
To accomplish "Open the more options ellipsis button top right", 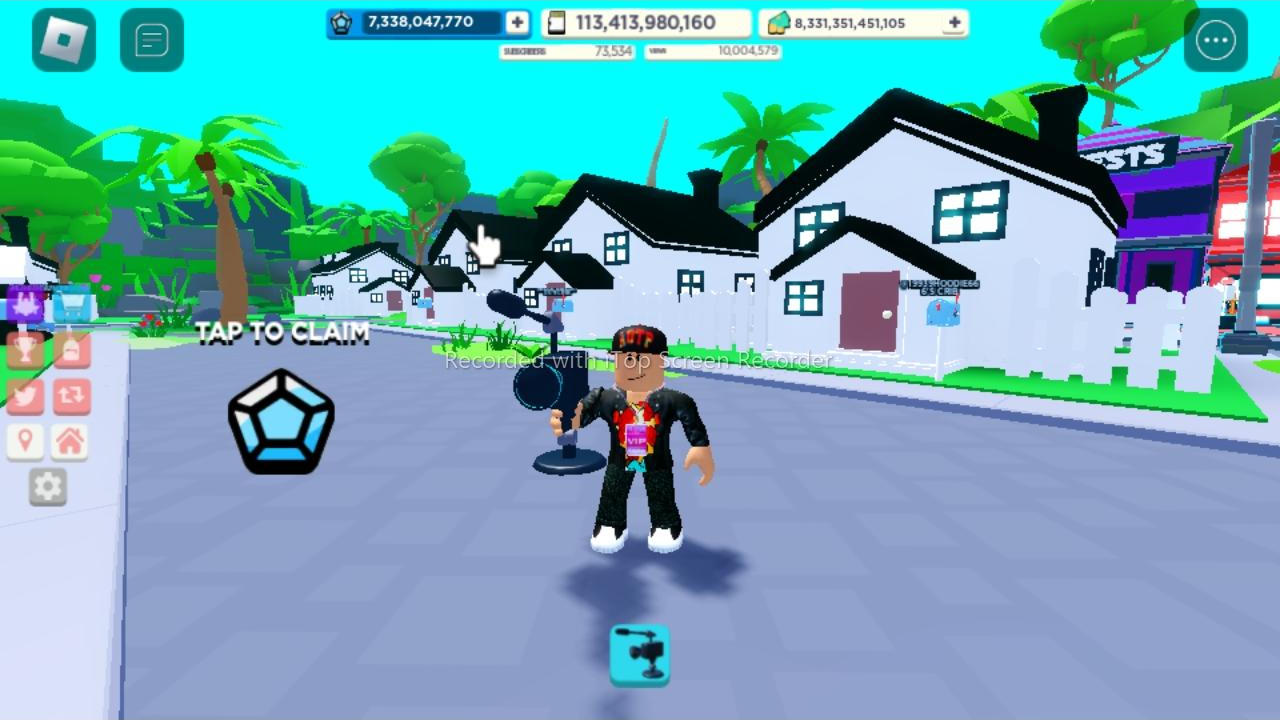I will click(1216, 39).
